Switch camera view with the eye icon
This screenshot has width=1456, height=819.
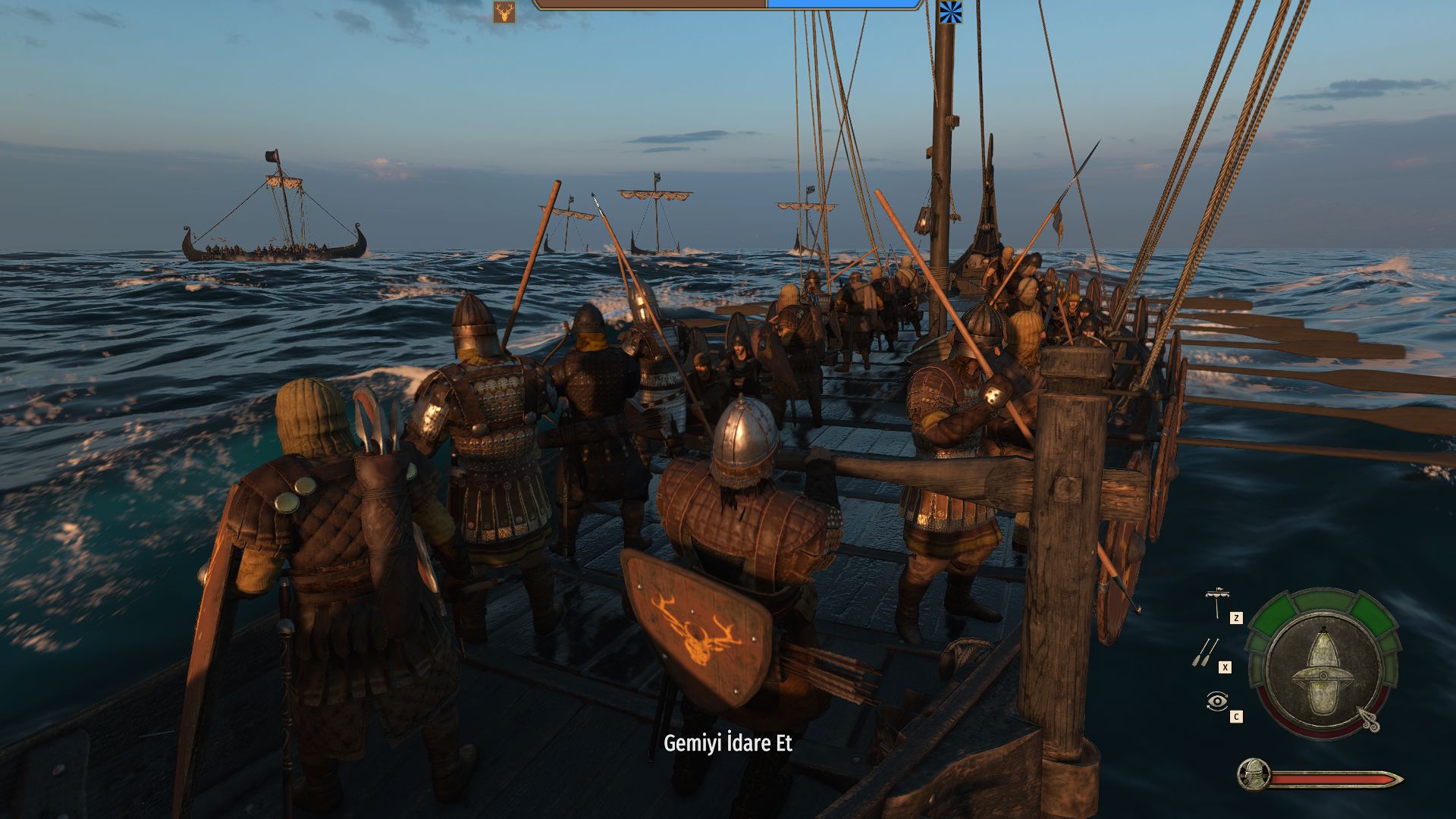(1216, 701)
